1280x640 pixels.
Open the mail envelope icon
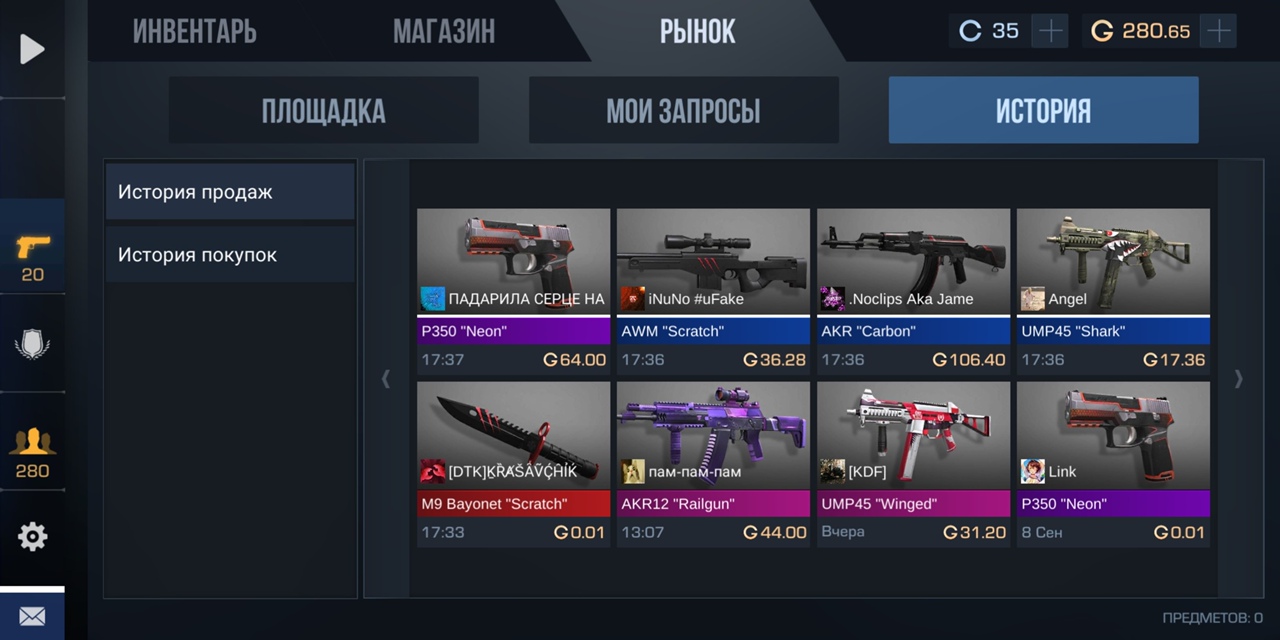(x=32, y=616)
